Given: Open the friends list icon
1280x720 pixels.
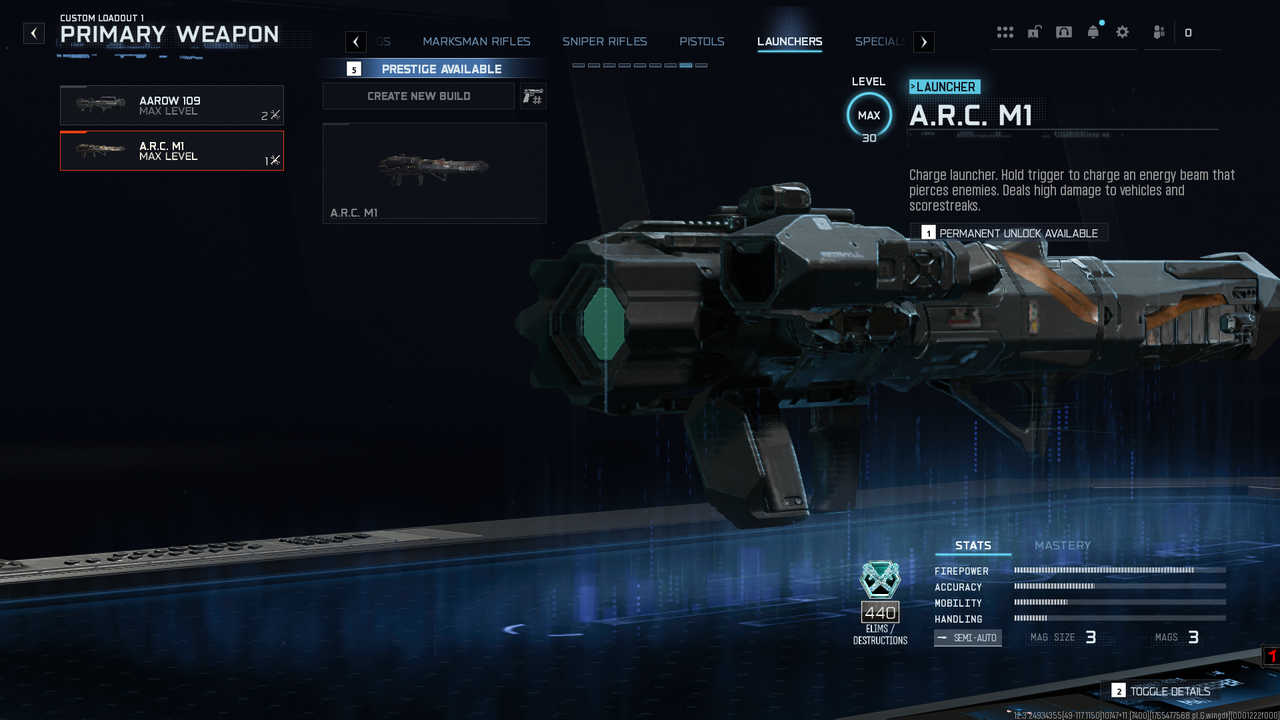Looking at the screenshot, I should tap(1159, 32).
